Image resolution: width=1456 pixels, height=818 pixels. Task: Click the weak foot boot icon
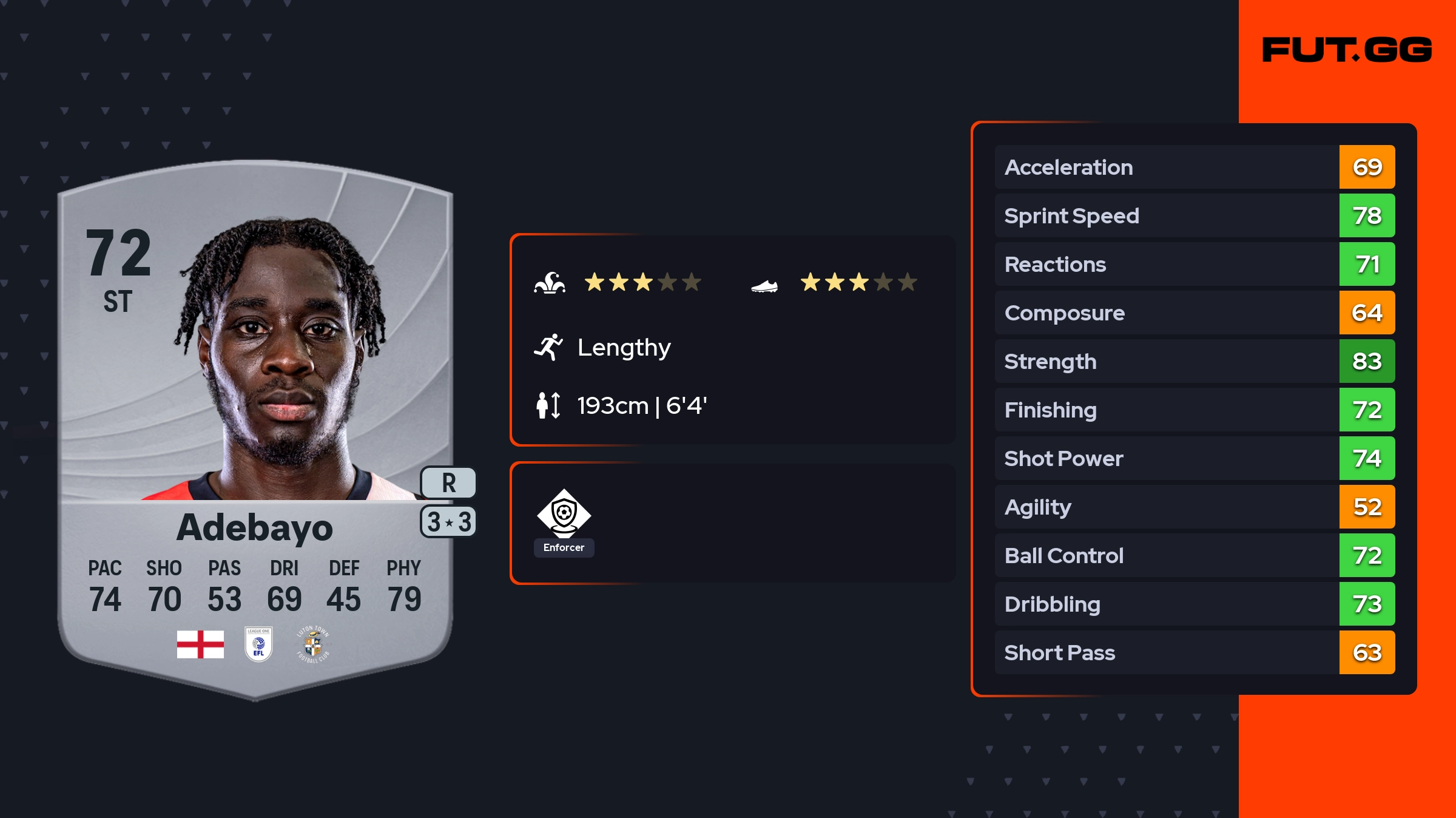click(x=764, y=285)
